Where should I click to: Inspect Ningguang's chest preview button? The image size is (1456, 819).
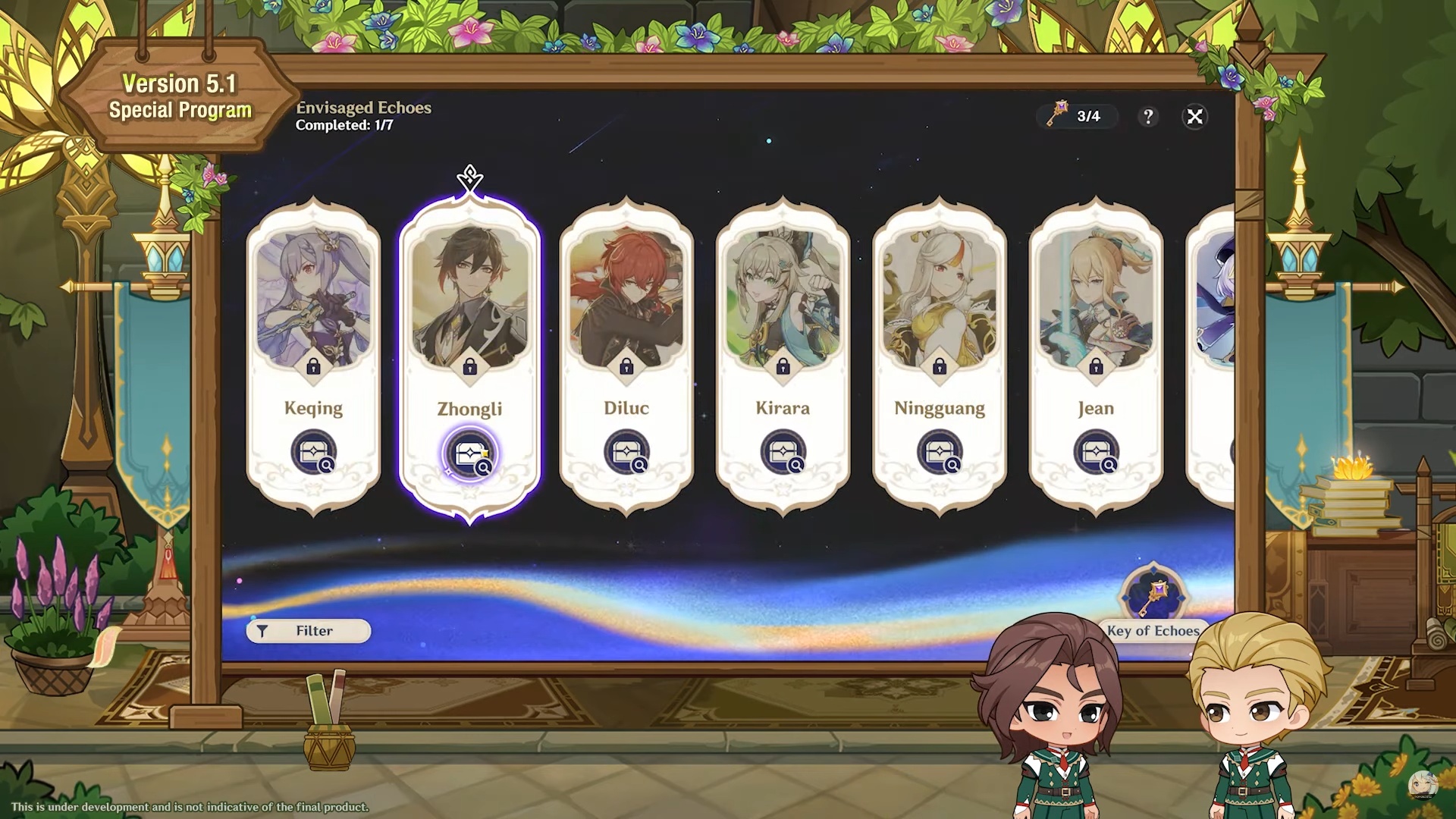click(940, 453)
